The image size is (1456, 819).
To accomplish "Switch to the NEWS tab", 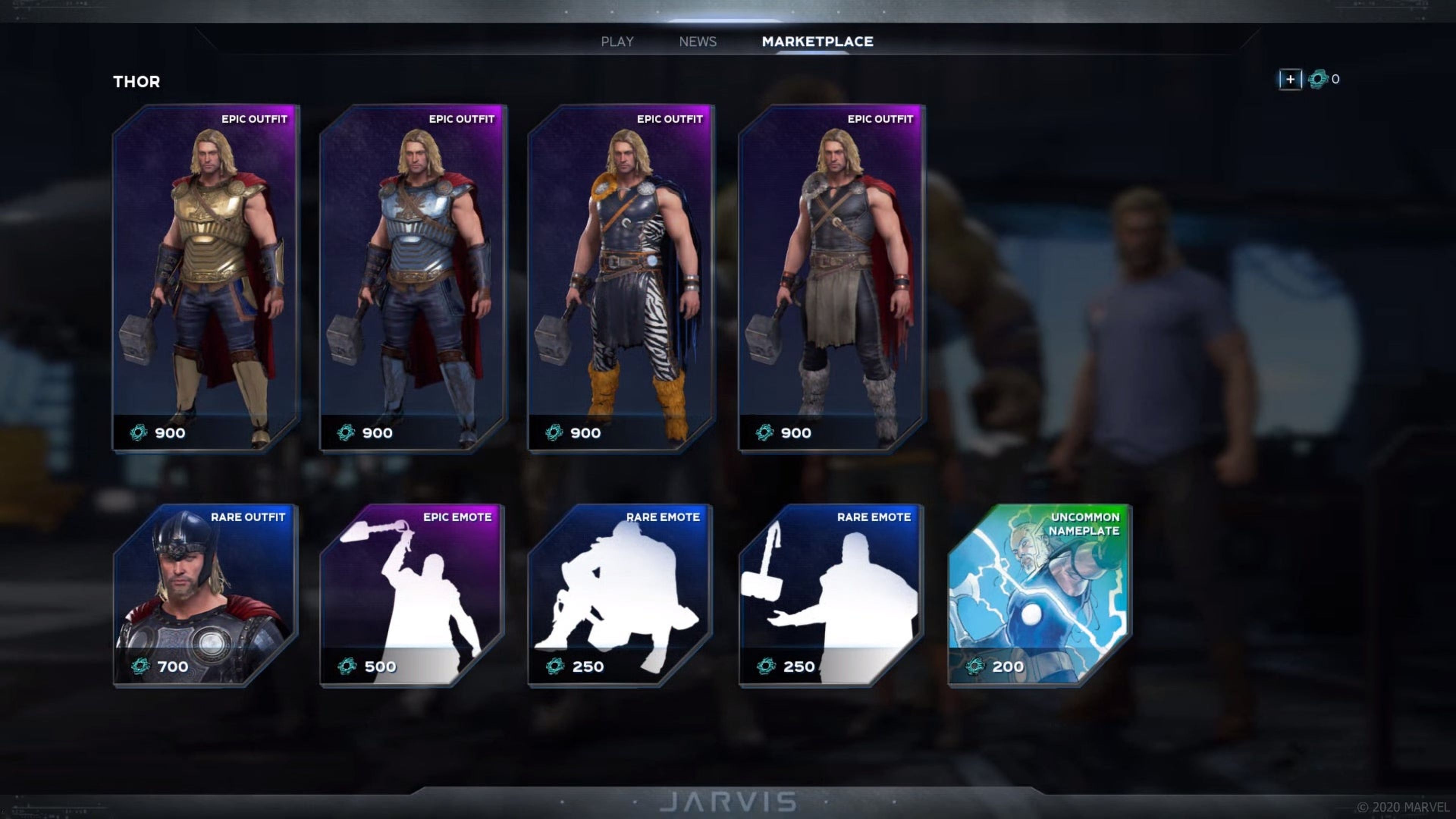I will click(x=698, y=41).
